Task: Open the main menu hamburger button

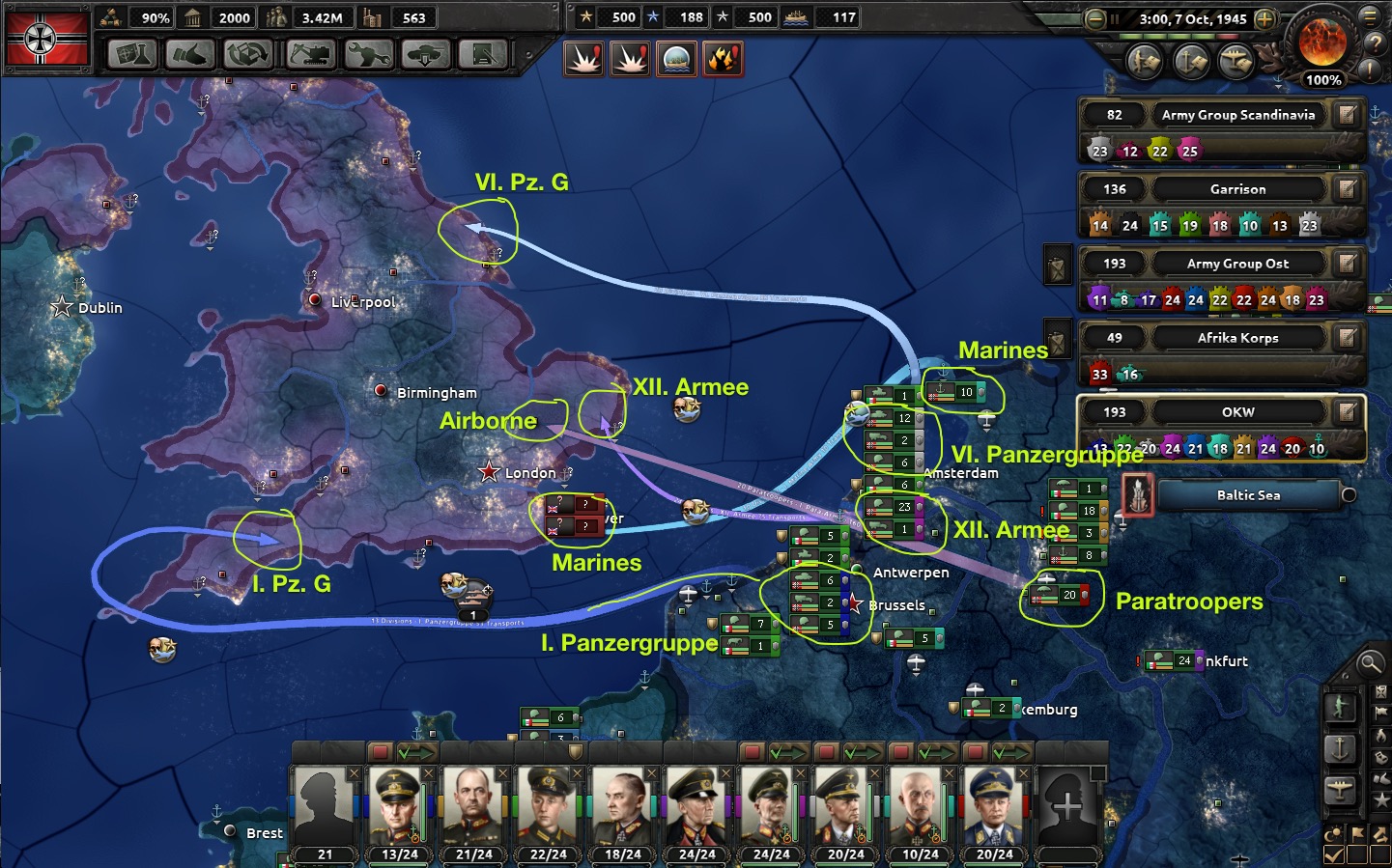Action: tap(1369, 16)
